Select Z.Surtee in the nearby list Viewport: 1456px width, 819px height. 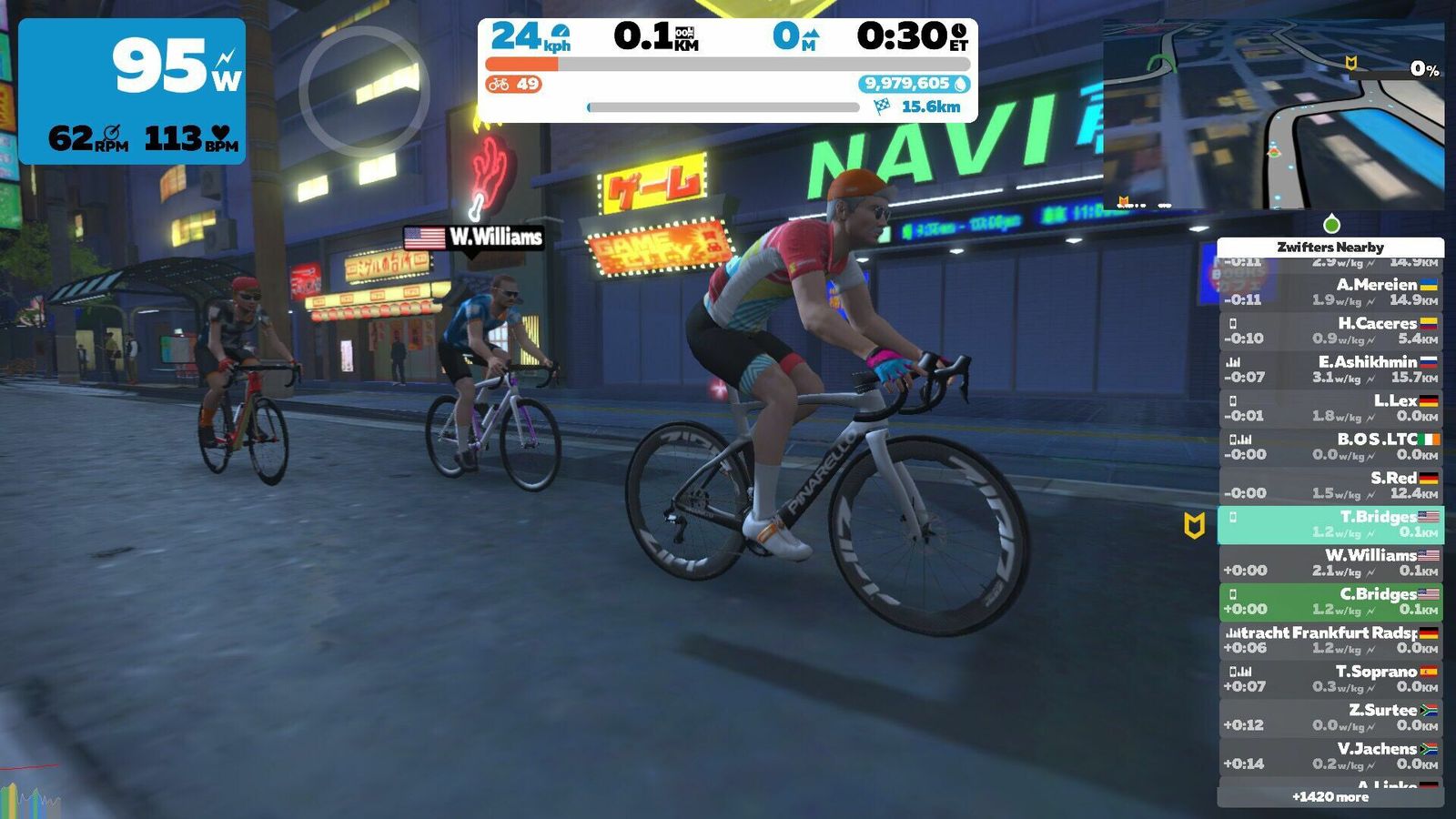[1330, 717]
